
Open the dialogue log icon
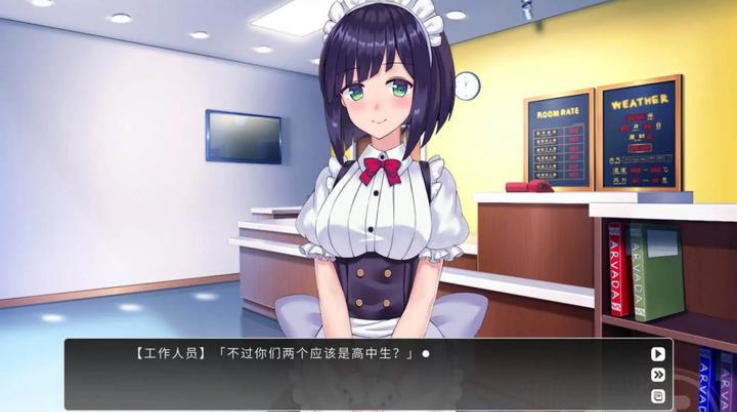click(658, 396)
